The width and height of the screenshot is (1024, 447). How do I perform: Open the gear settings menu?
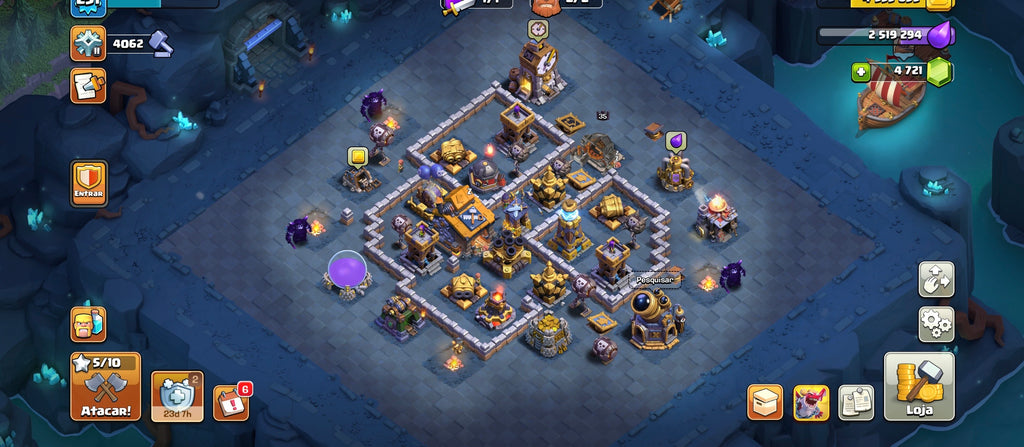pos(936,324)
